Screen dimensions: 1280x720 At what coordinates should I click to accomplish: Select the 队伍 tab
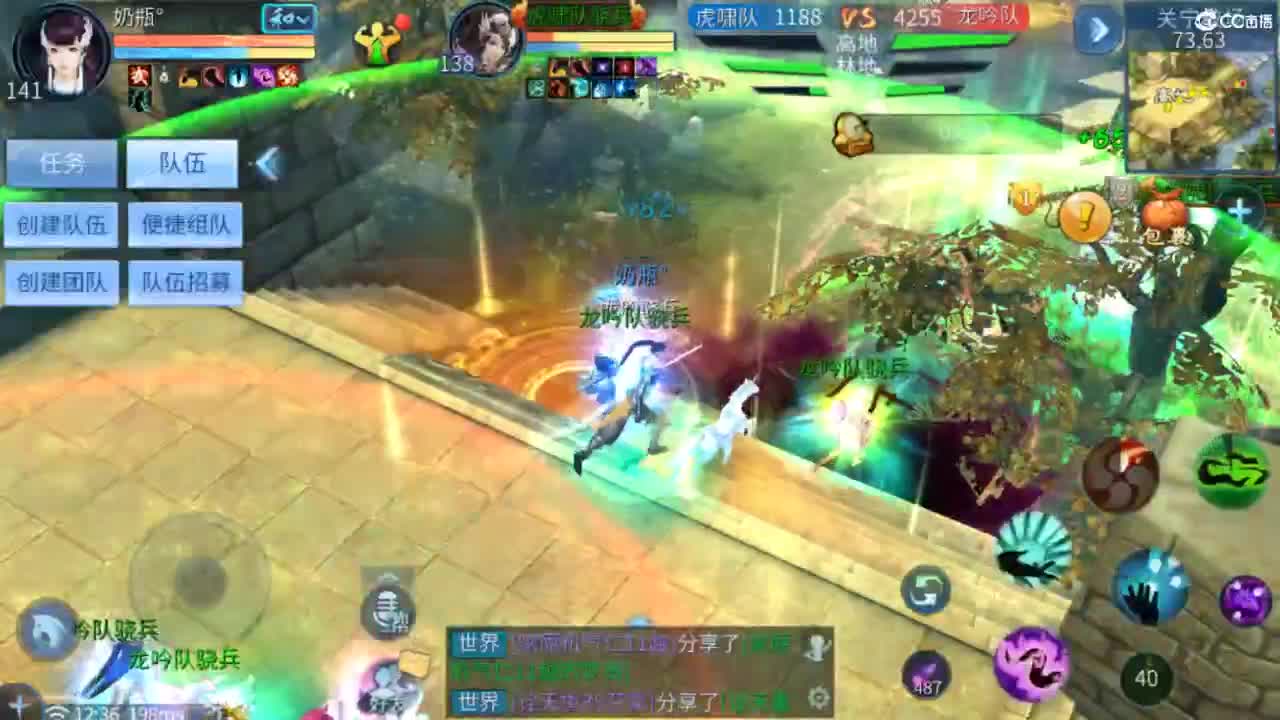click(x=182, y=161)
